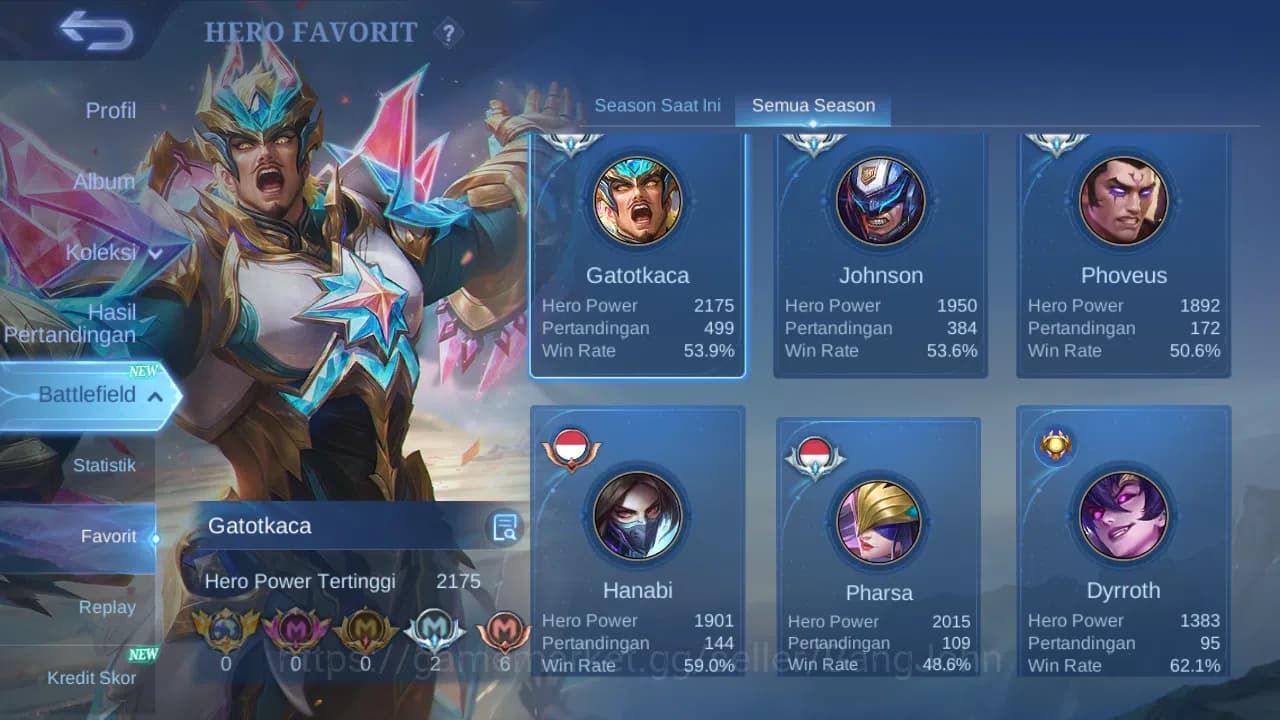Open the Hero Favorit help icon
Screen dimensions: 1280x720
point(448,33)
